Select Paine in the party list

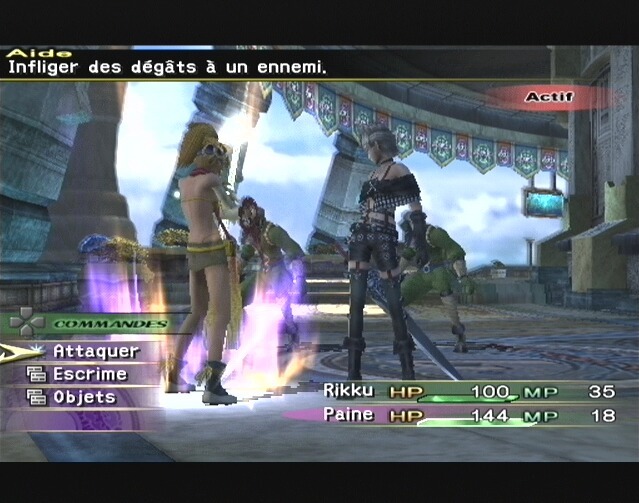[x=348, y=414]
